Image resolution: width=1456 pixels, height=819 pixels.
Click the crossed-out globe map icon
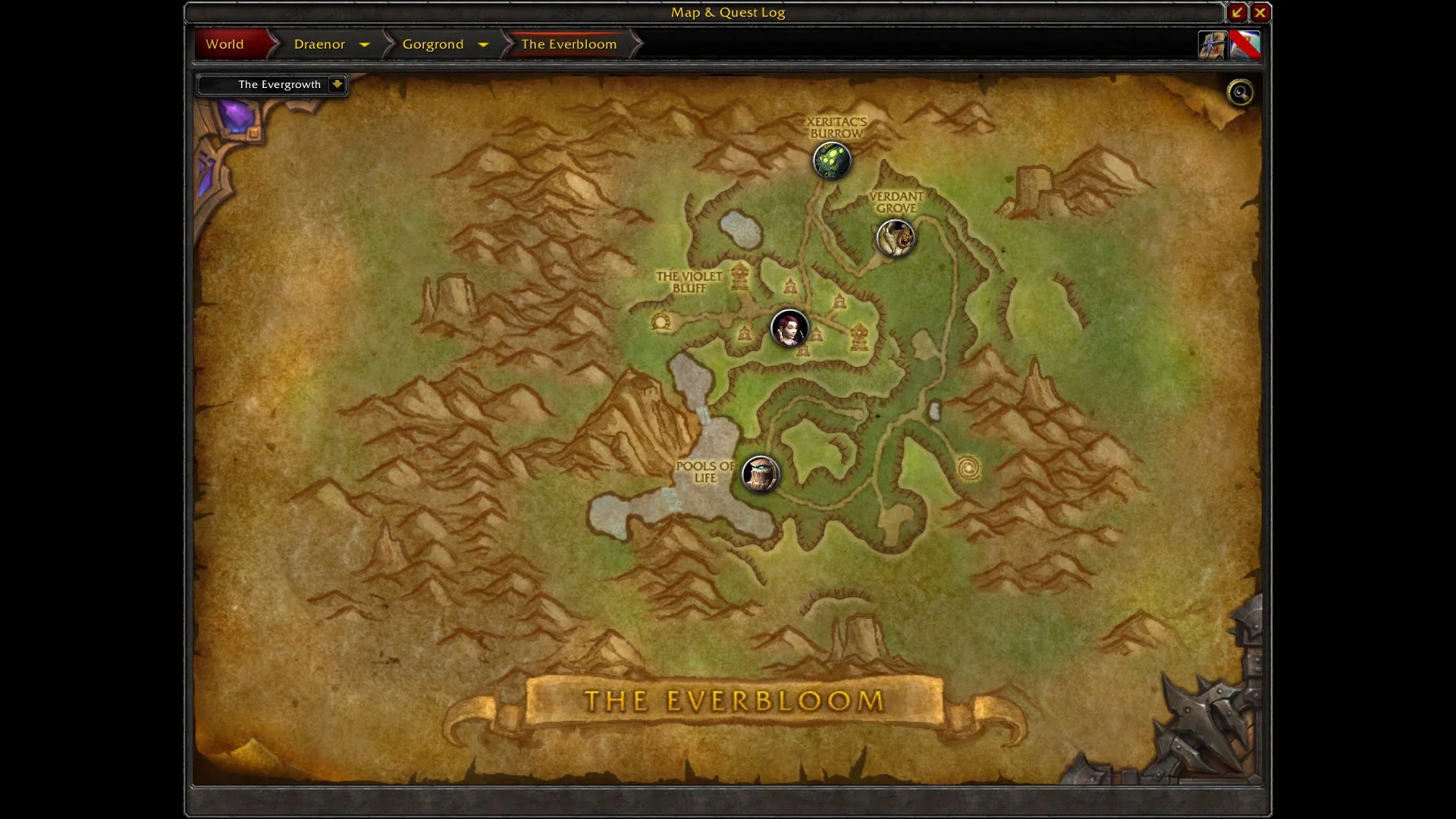click(1246, 45)
